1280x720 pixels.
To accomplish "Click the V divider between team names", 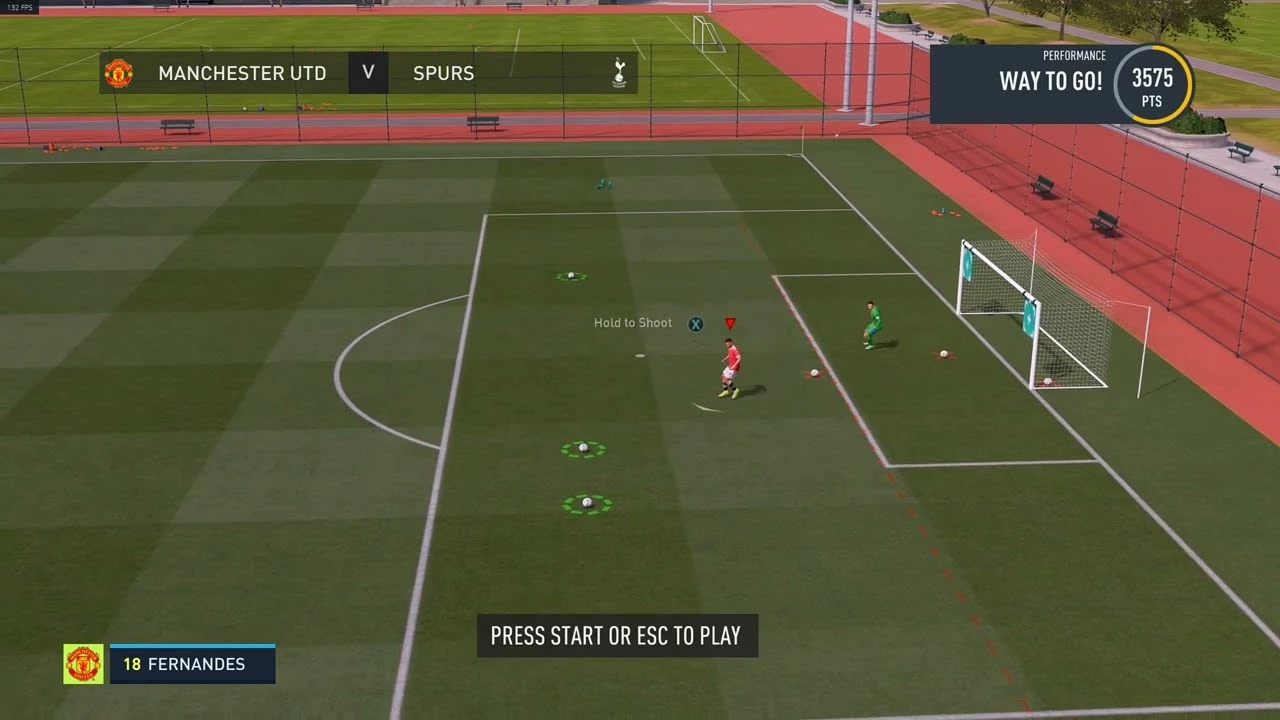I will pyautogui.click(x=367, y=72).
